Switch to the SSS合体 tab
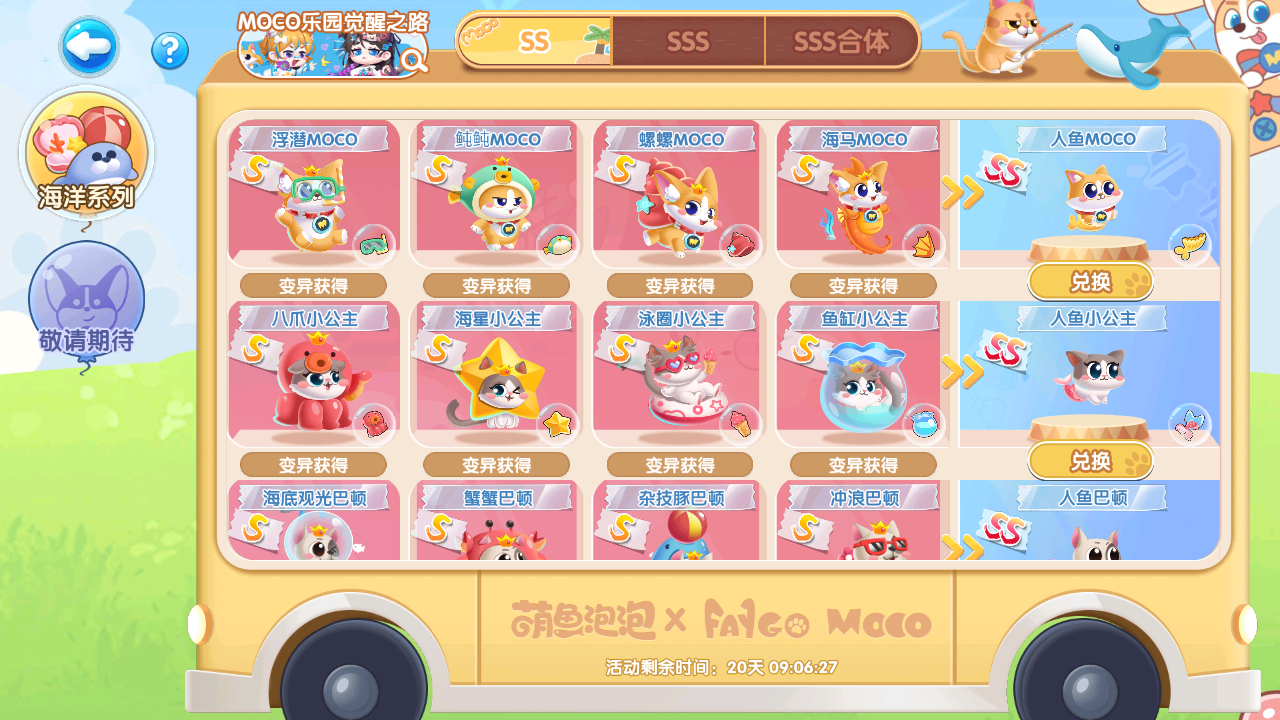 click(841, 42)
